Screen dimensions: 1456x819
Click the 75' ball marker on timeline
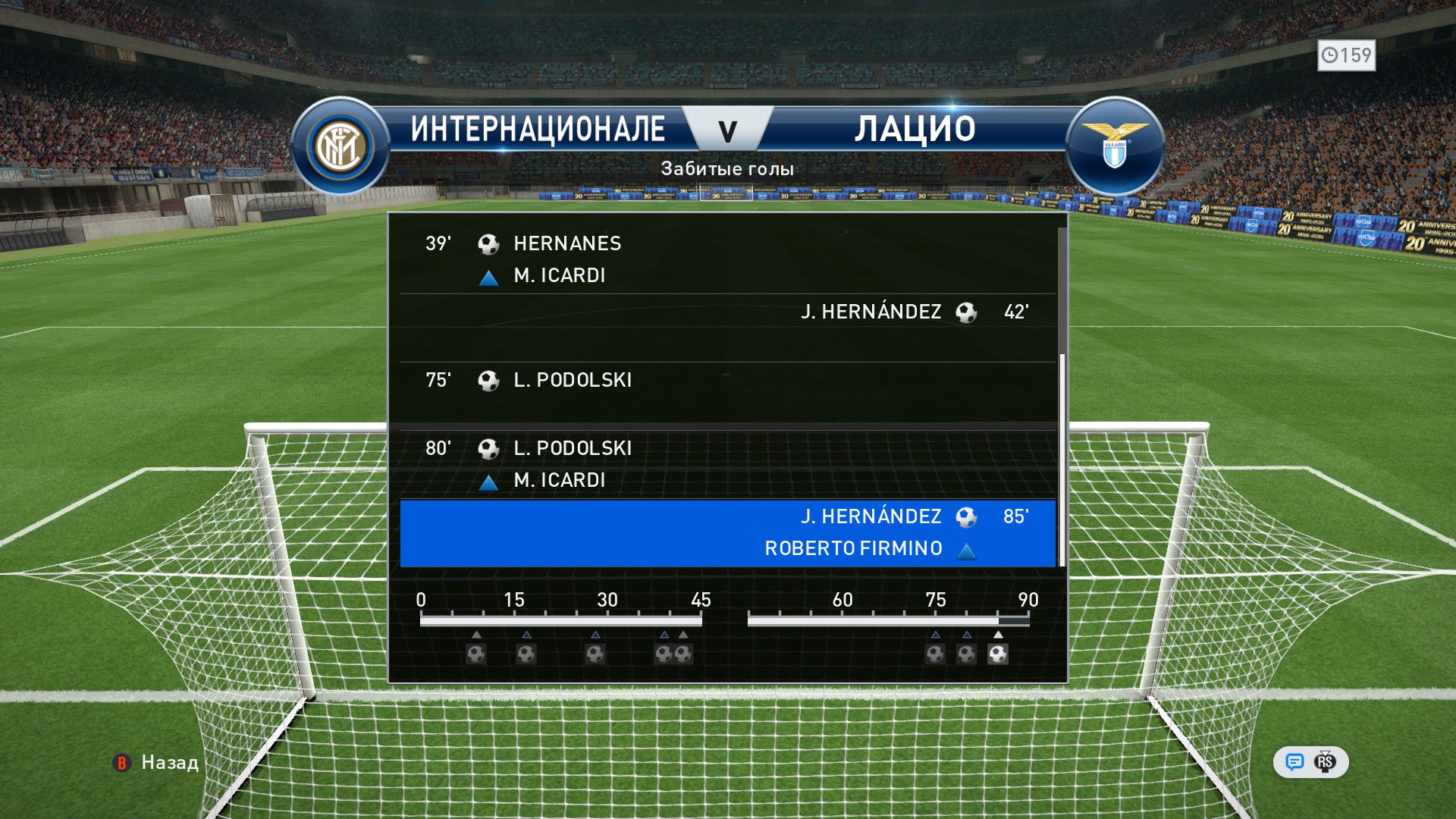click(935, 654)
